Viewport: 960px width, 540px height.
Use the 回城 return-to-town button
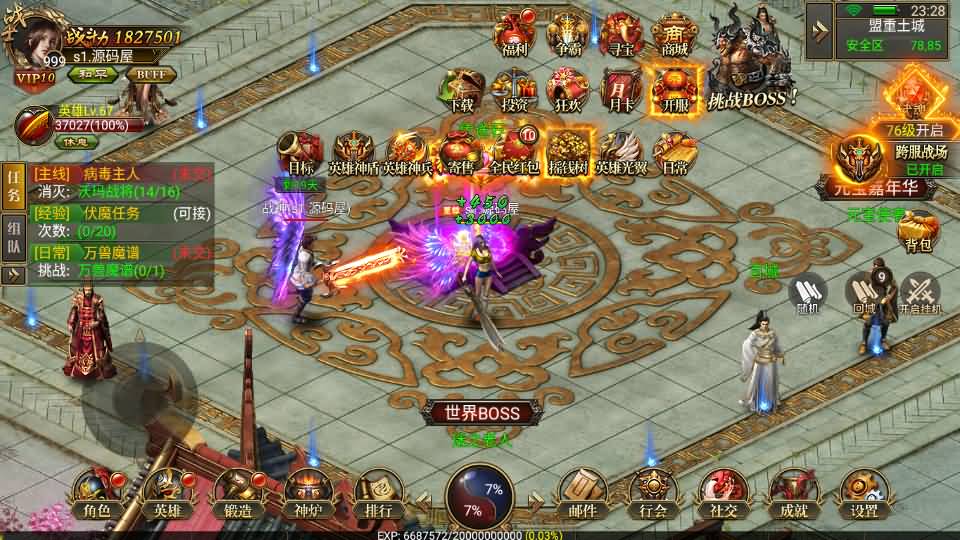(x=864, y=294)
